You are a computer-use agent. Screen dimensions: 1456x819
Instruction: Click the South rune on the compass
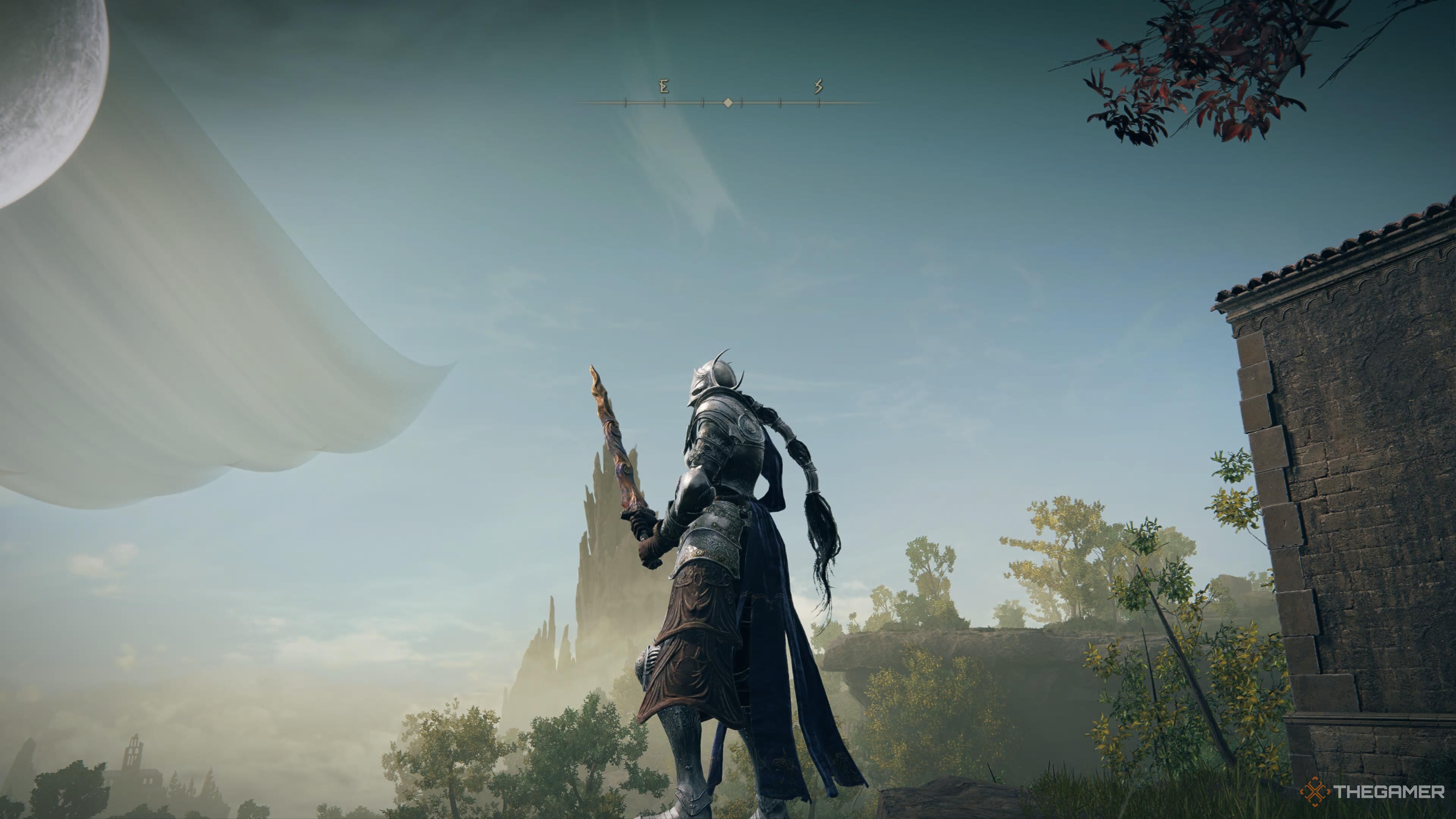pos(818,86)
